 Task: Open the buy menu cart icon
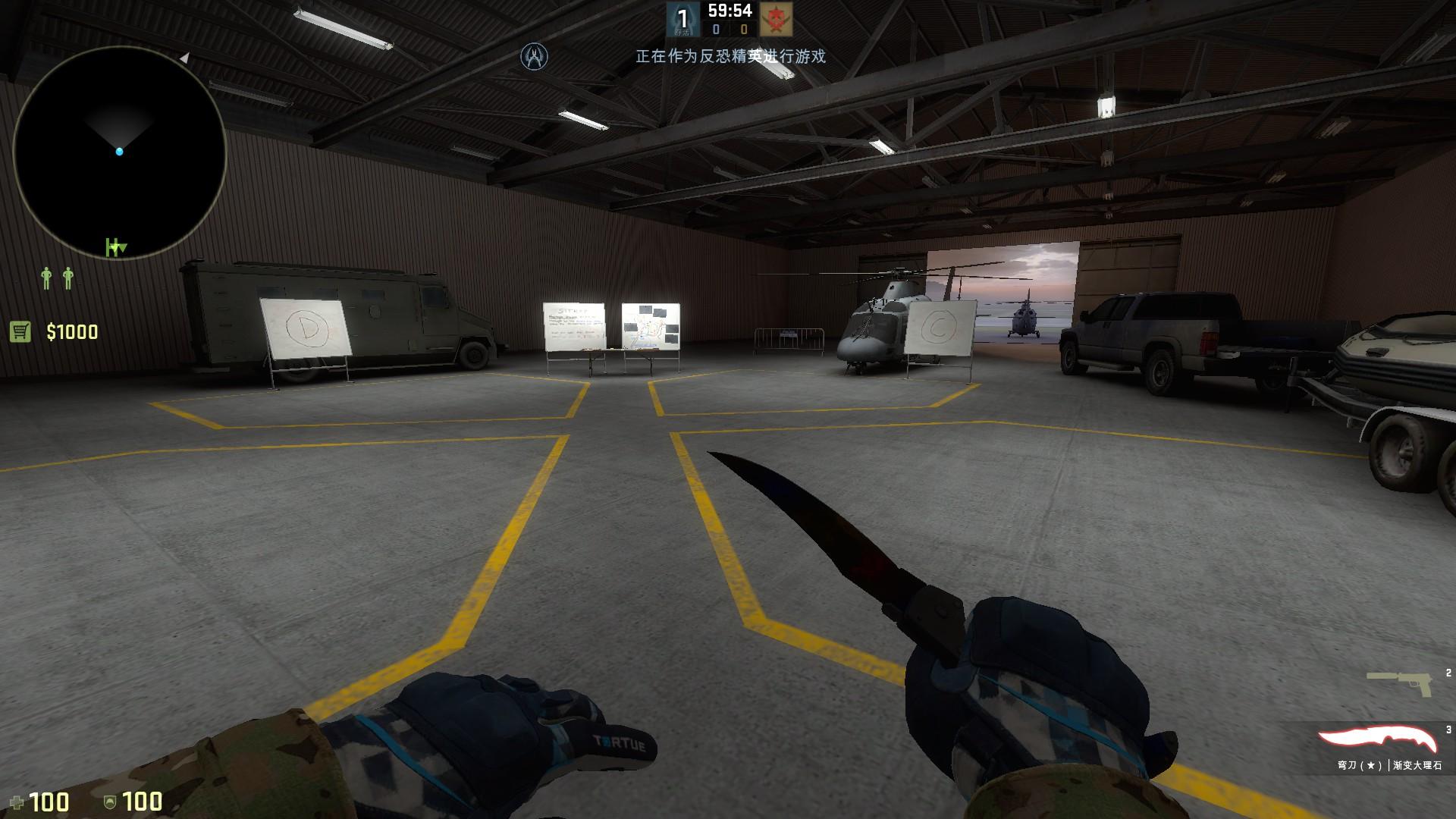[x=20, y=331]
